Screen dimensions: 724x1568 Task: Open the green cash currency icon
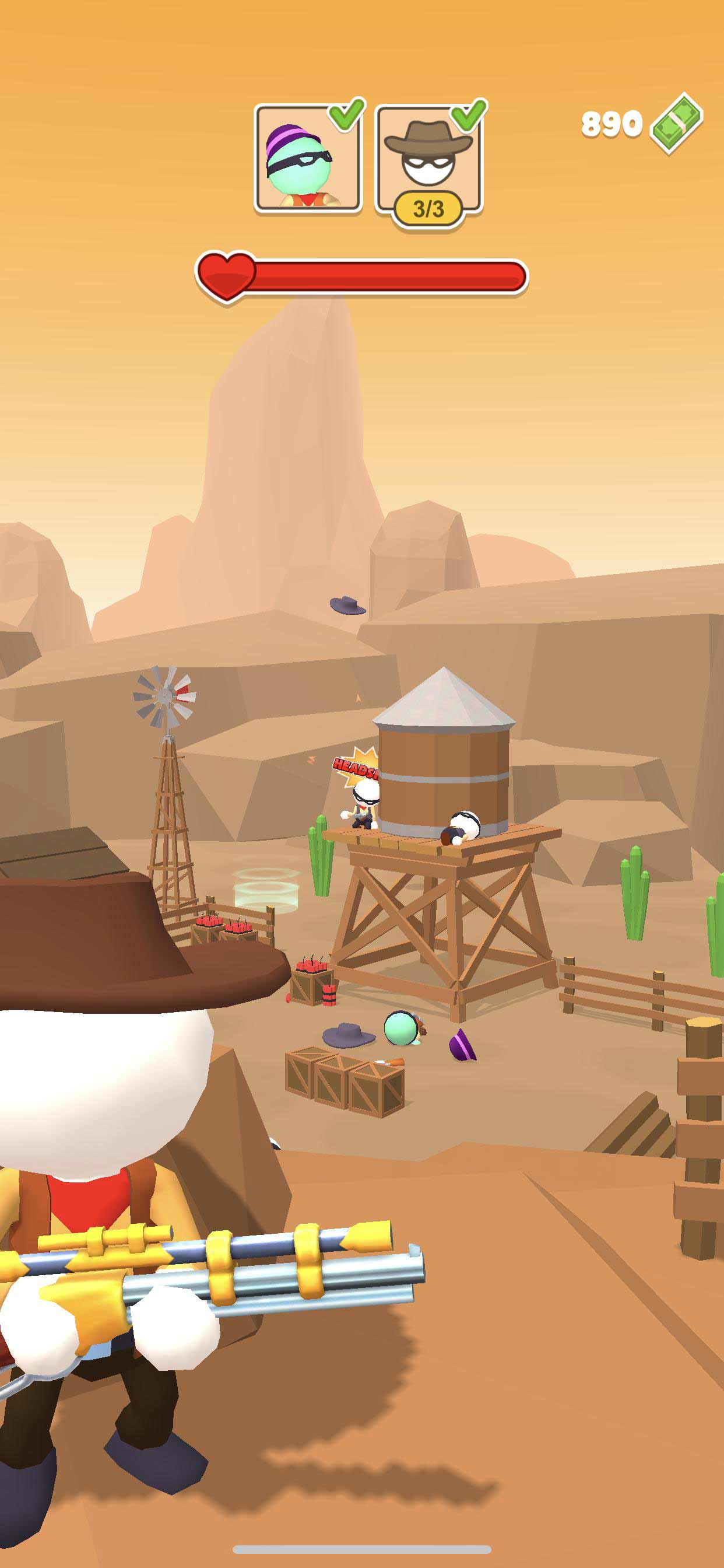click(676, 124)
